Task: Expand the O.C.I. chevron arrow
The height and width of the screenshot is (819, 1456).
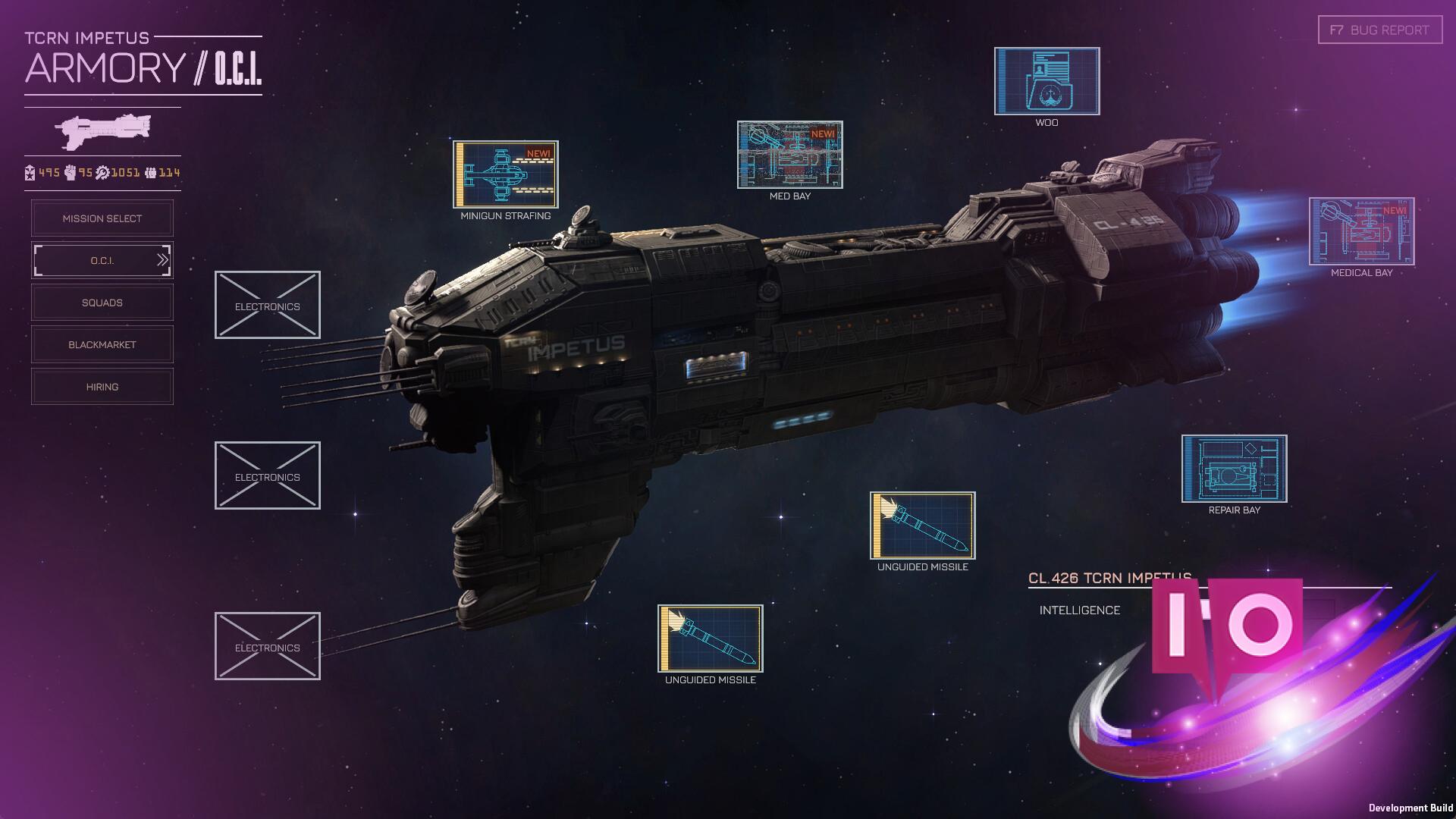Action: click(162, 259)
